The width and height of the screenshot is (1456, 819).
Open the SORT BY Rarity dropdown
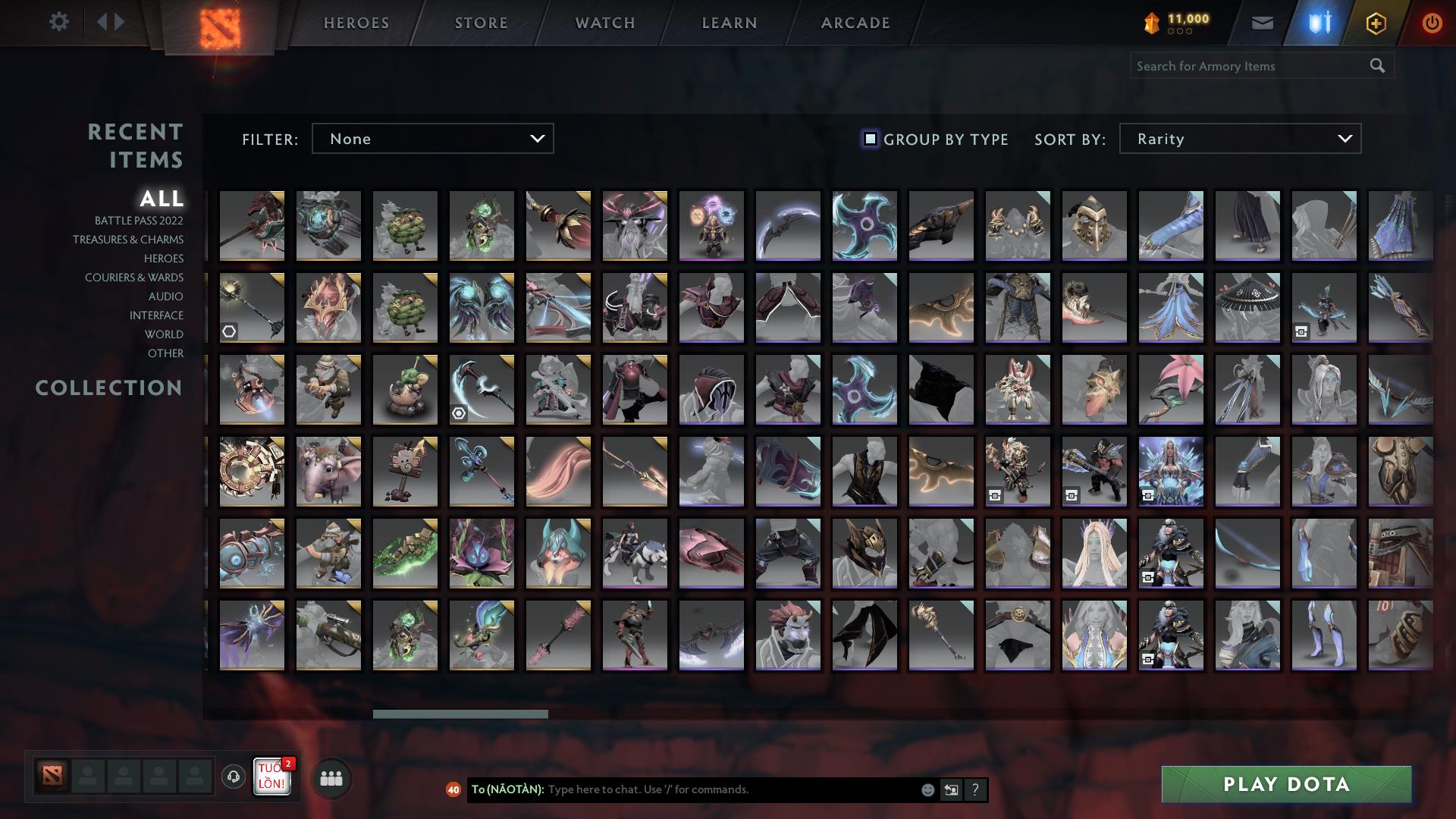coord(1239,139)
